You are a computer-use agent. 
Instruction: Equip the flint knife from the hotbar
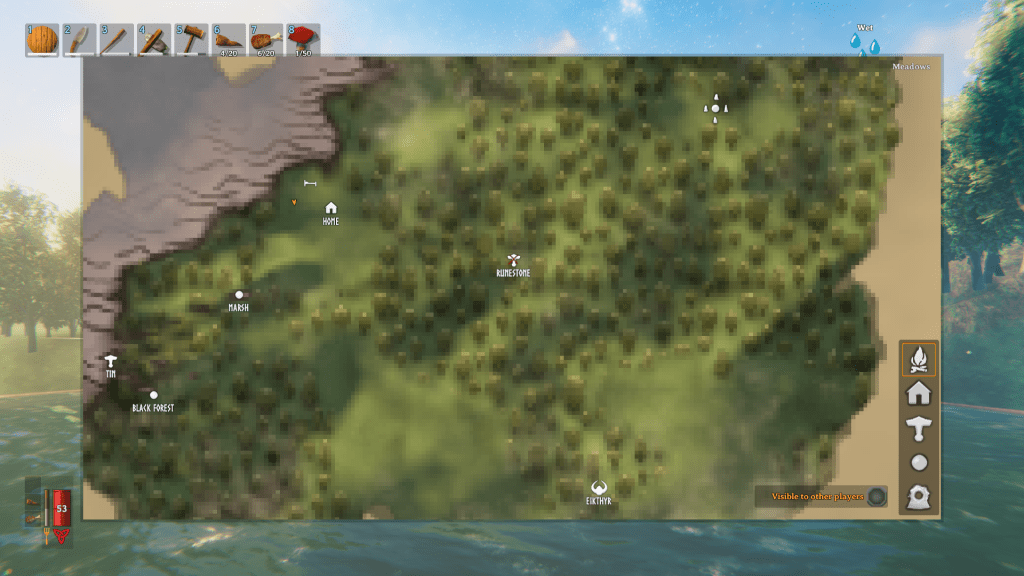point(79,40)
